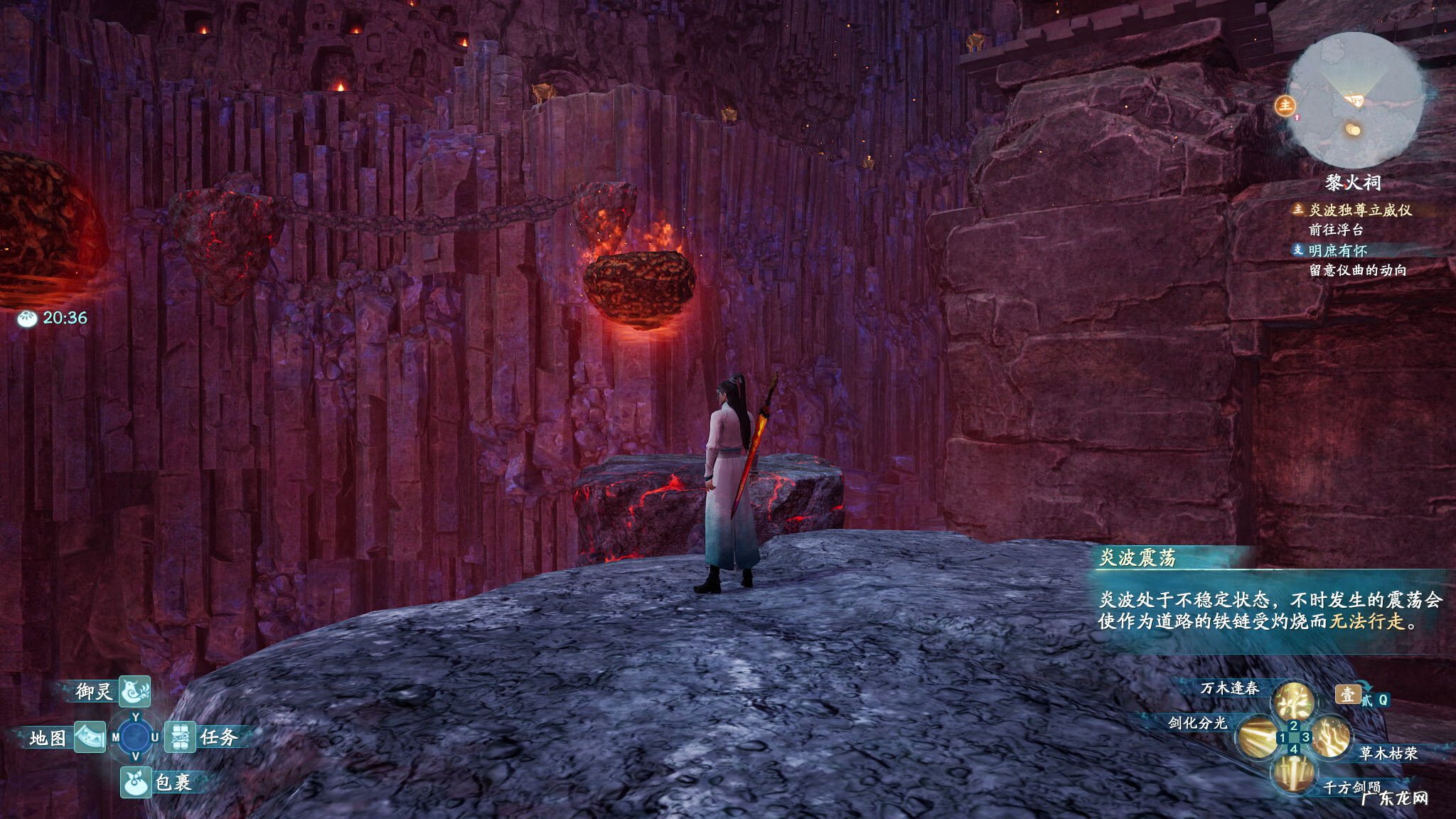Activate the 千方剑陨 skill icon
The image size is (1456, 819).
coord(1292,773)
